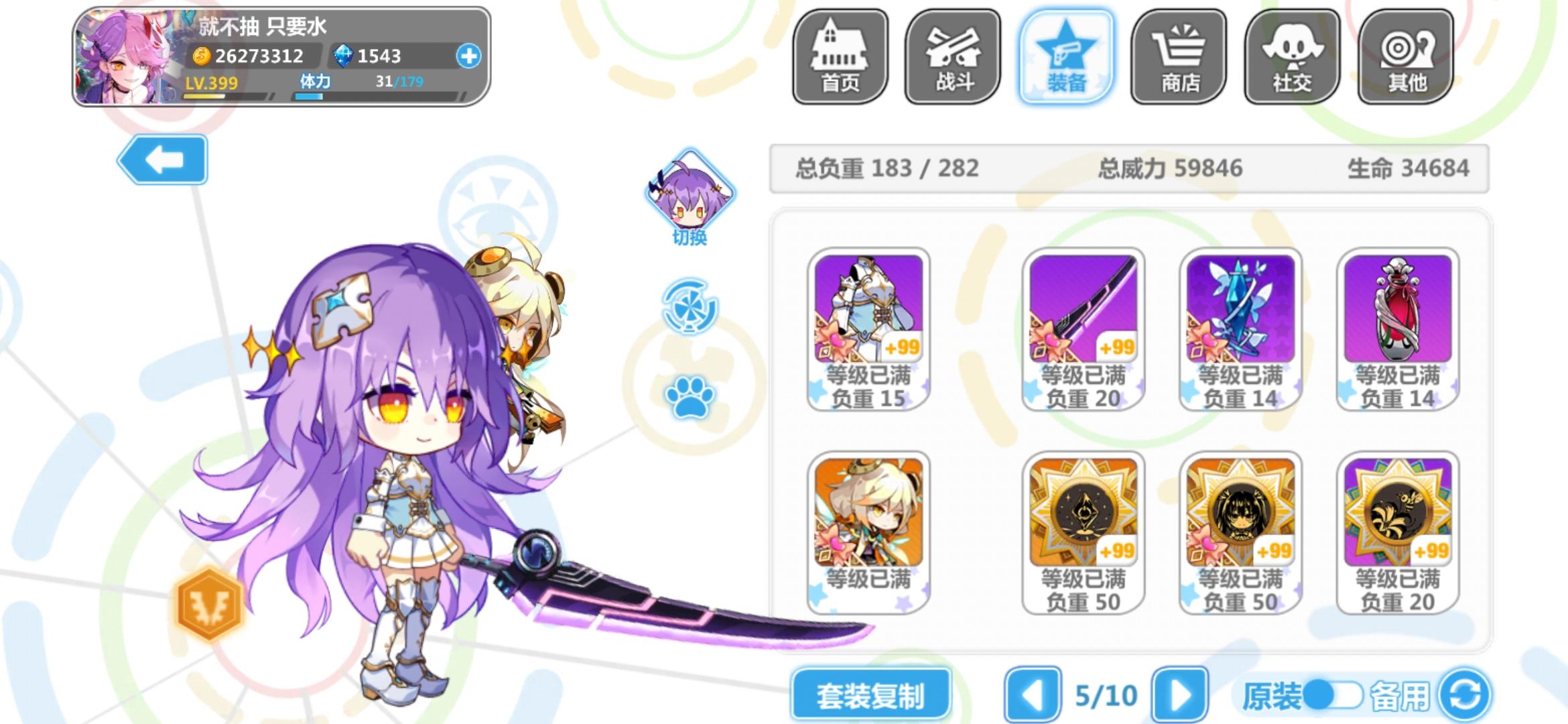Open the 社交 social skull icon
Image resolution: width=1568 pixels, height=724 pixels.
click(1293, 57)
